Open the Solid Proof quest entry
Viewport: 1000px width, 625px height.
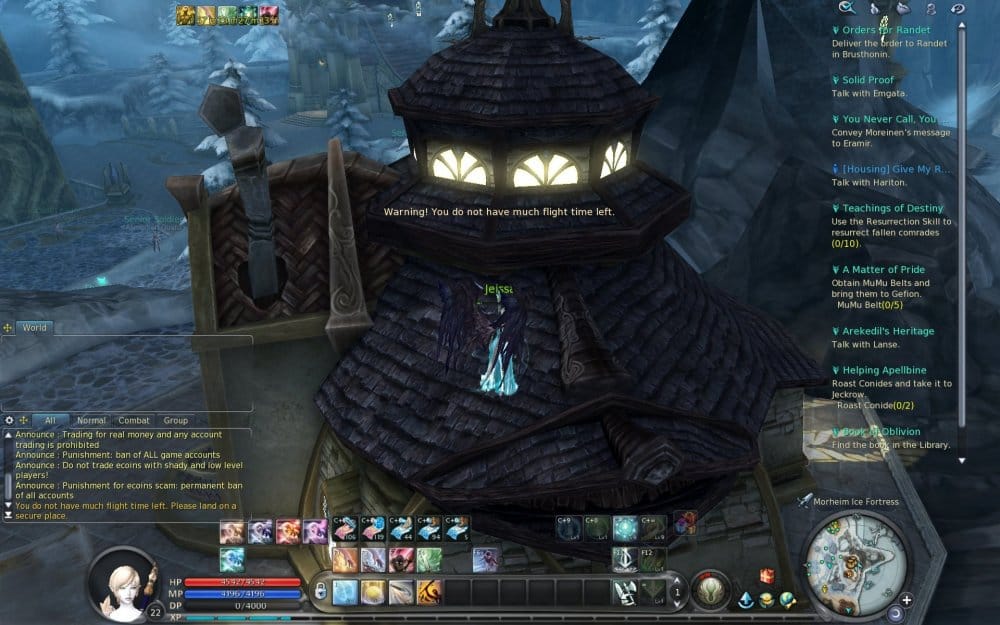868,80
